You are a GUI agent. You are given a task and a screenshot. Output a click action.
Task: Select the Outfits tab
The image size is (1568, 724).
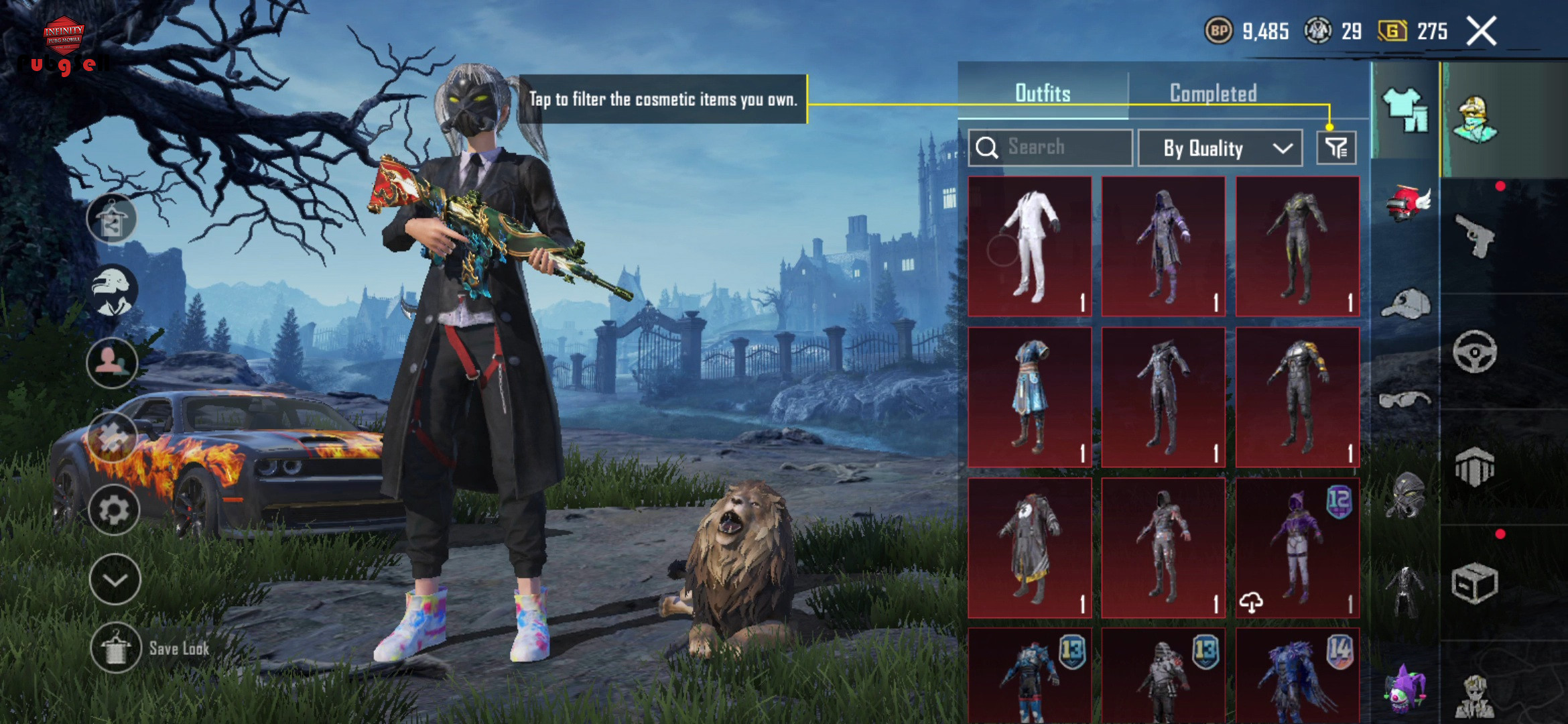1043,93
